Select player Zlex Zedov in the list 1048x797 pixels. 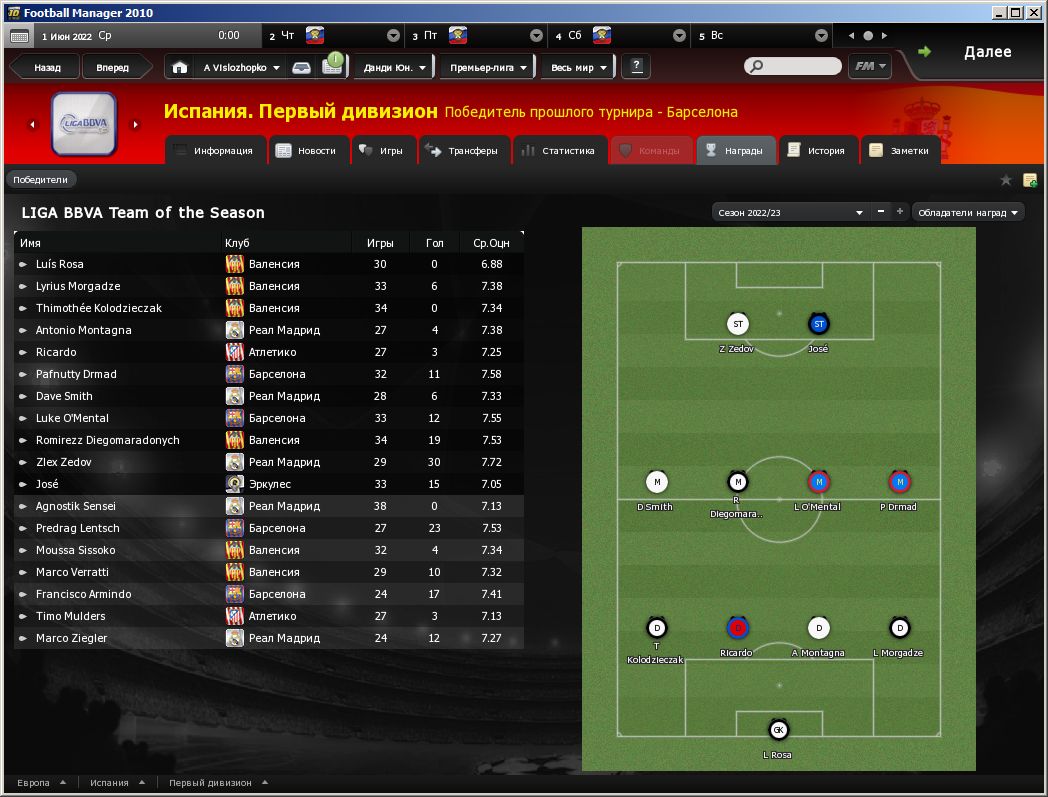pyautogui.click(x=64, y=462)
